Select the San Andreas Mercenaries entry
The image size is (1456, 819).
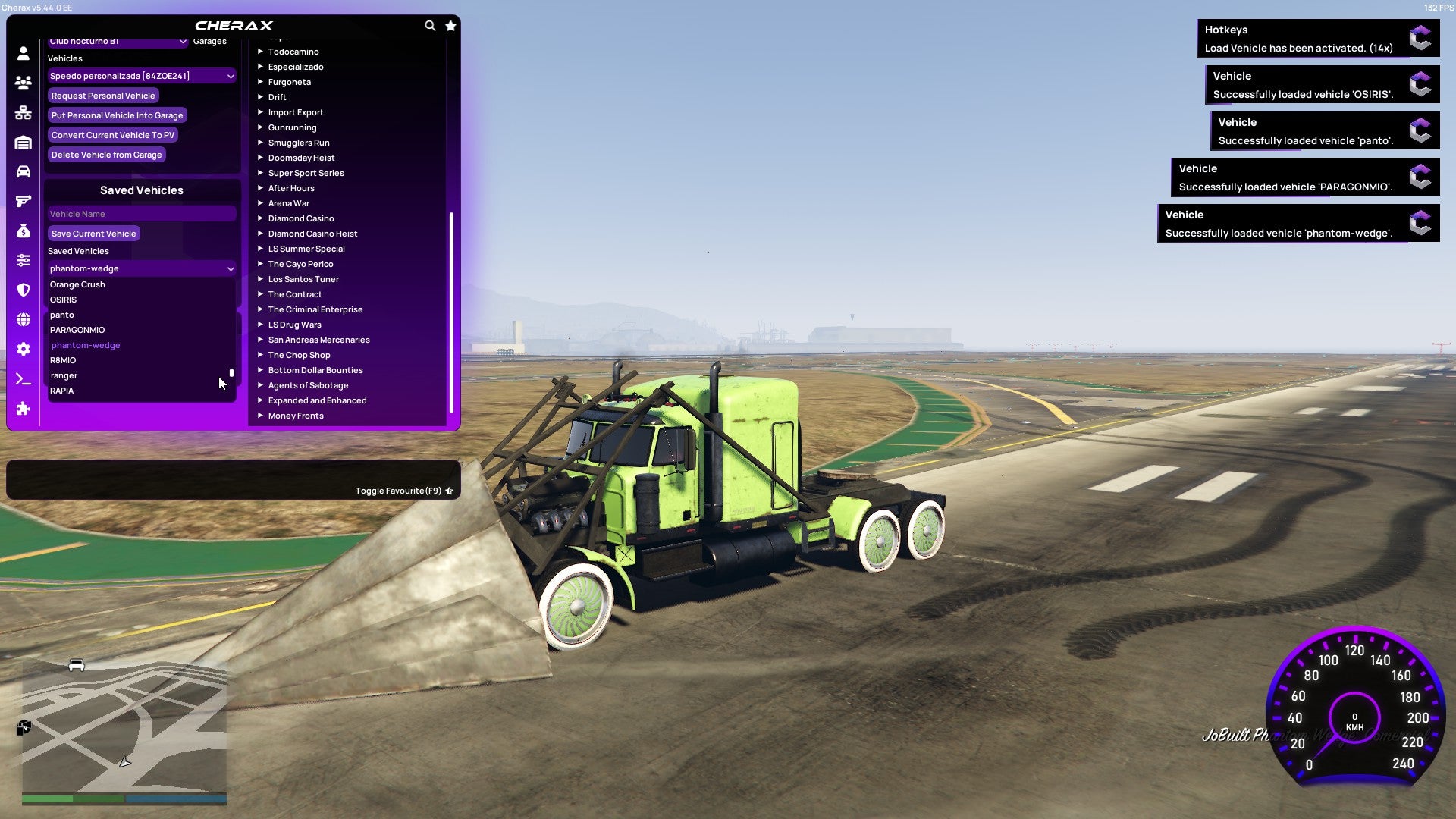tap(318, 340)
